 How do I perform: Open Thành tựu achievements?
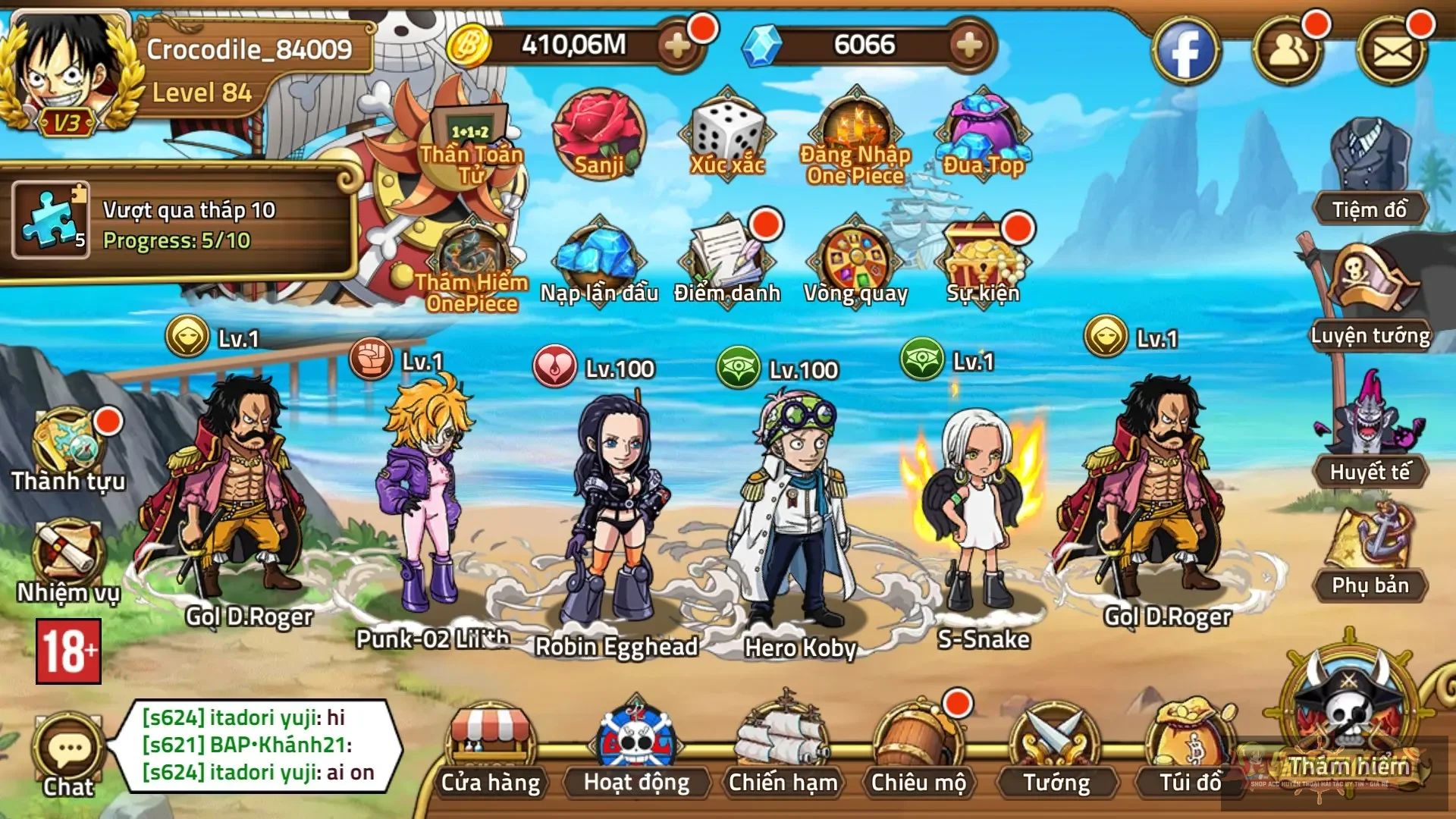[x=68, y=440]
